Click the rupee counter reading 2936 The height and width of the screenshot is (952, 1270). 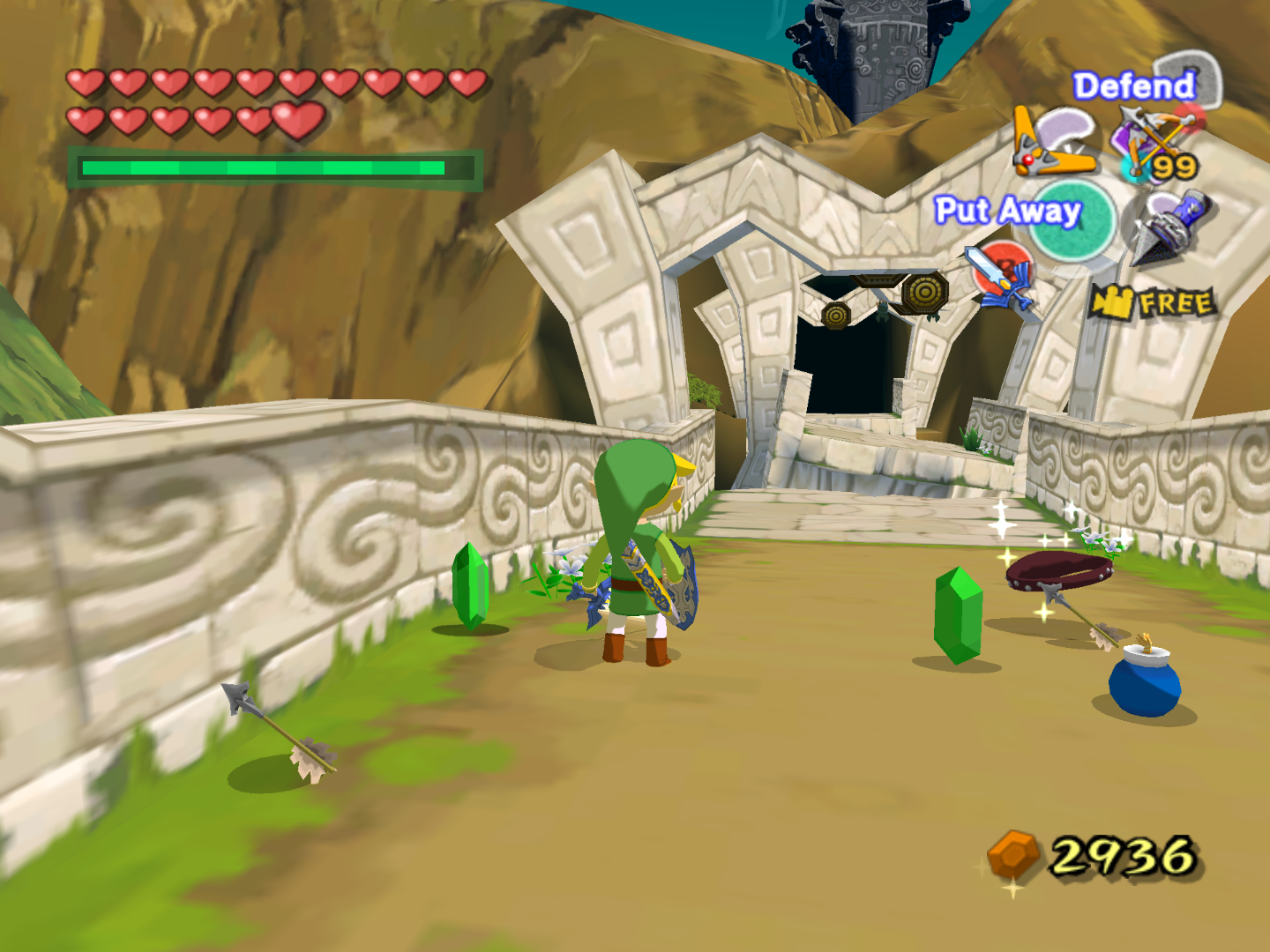pyautogui.click(x=1120, y=853)
